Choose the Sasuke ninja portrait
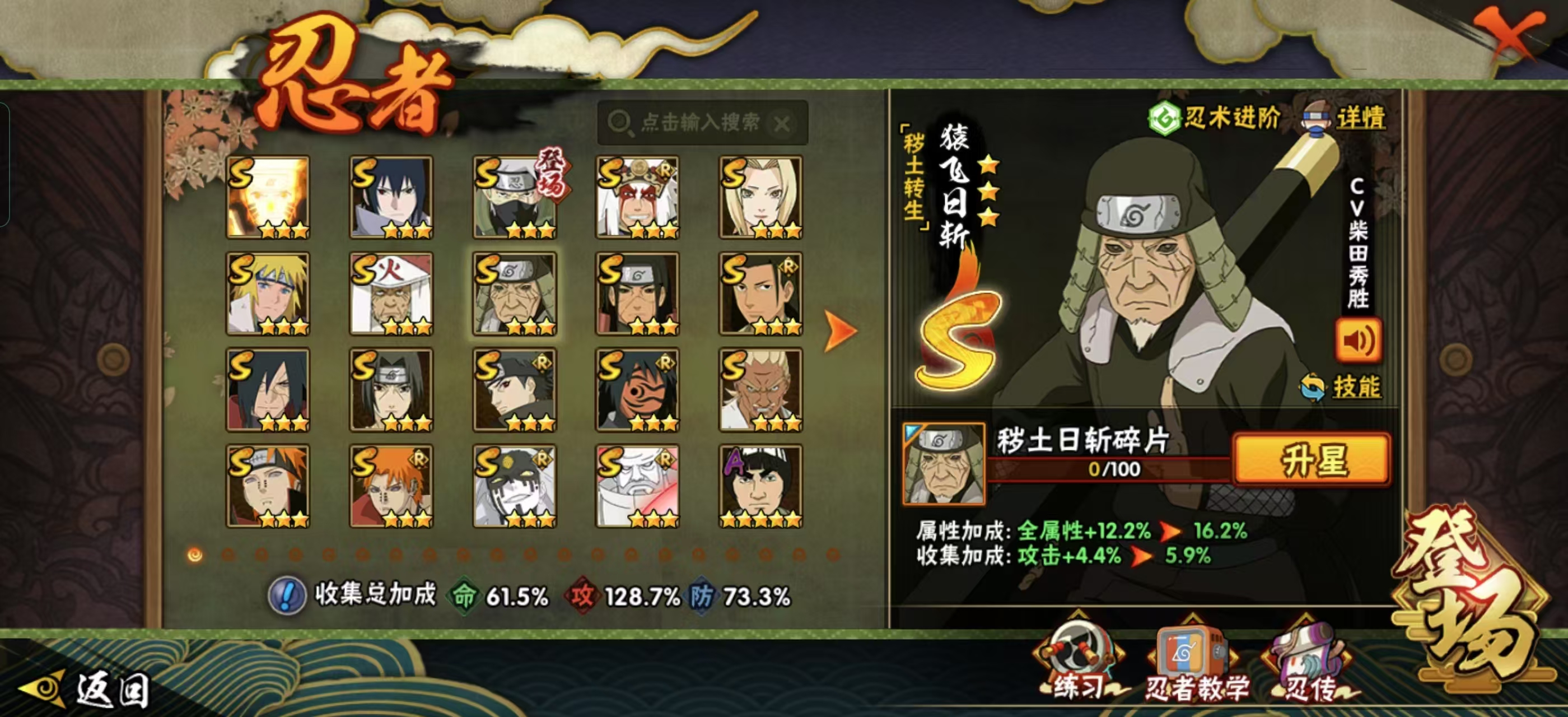Screen dimensions: 1568x717 click(x=391, y=197)
